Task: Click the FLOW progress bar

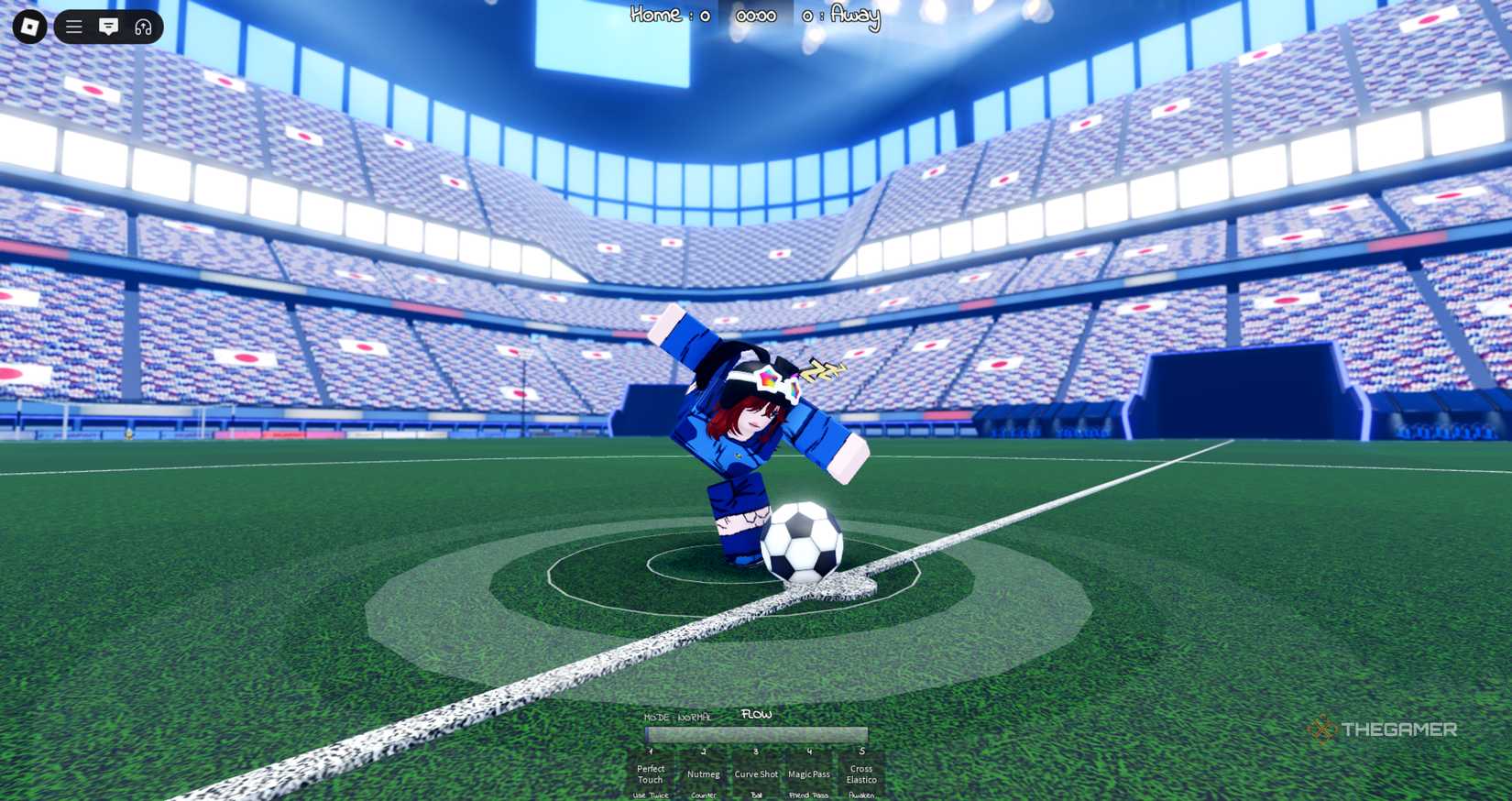Action: (756, 735)
